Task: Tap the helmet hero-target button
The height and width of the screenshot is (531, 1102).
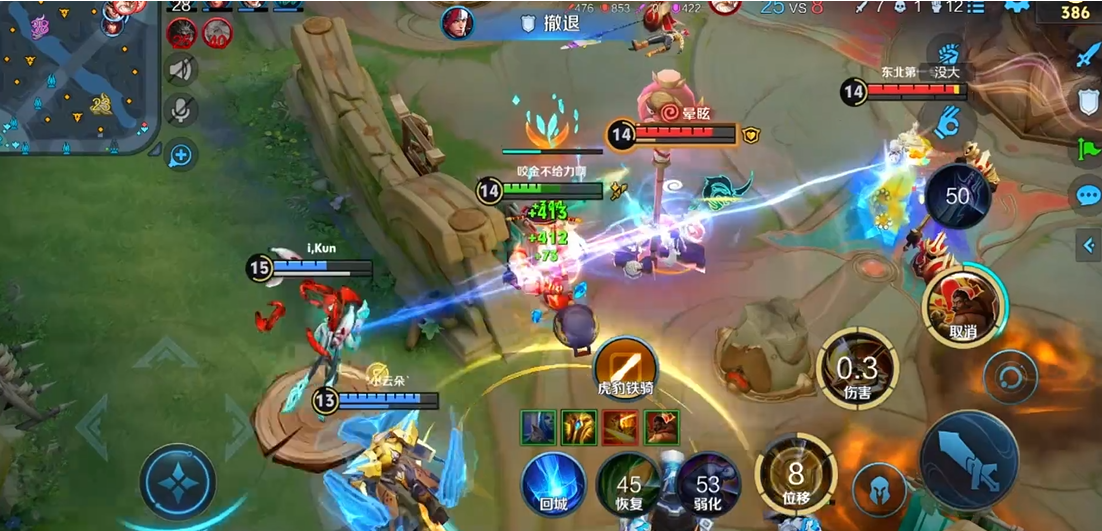Action: pyautogui.click(x=880, y=490)
